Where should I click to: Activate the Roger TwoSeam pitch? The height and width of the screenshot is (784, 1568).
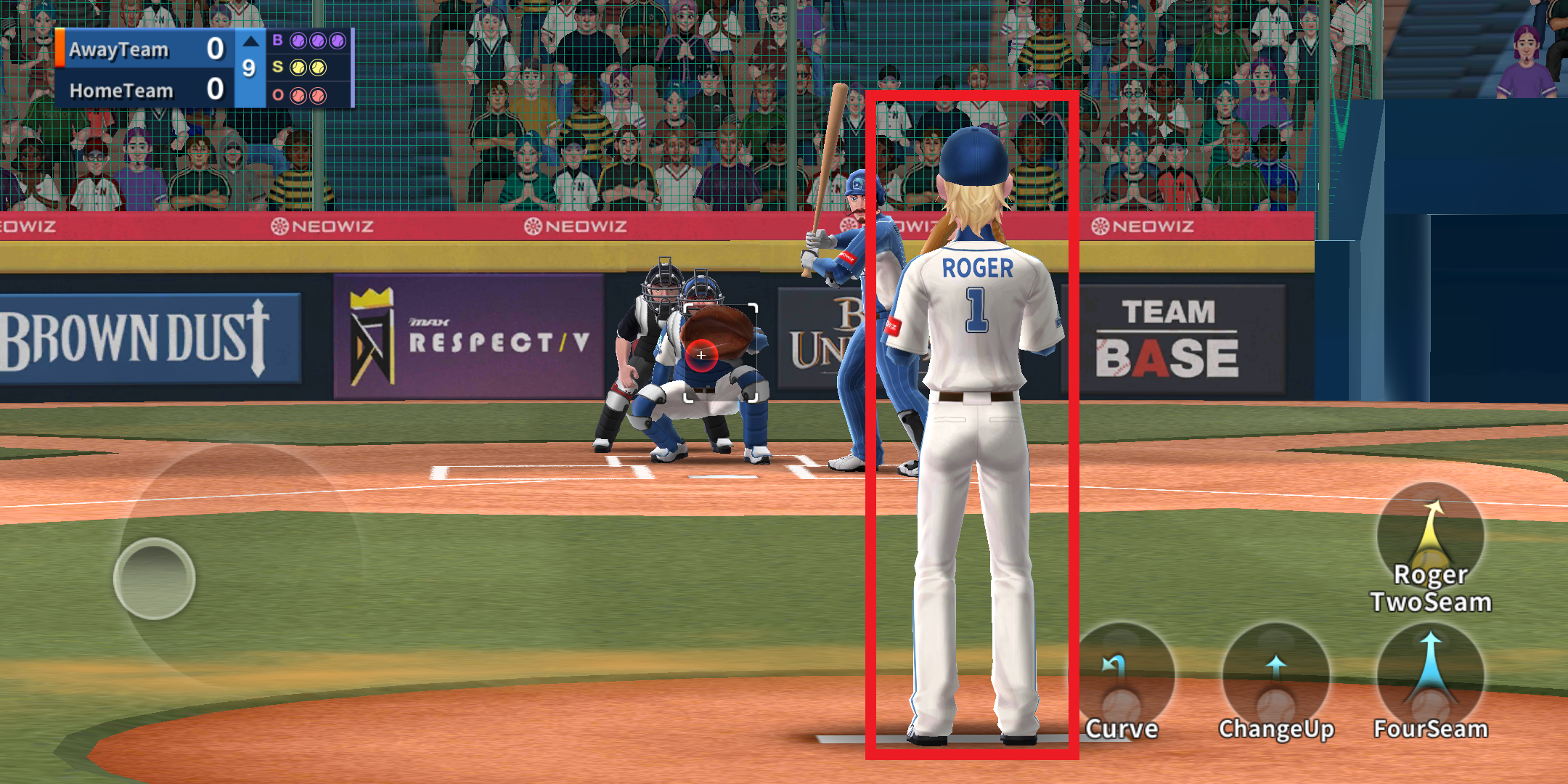pyautogui.click(x=1430, y=541)
